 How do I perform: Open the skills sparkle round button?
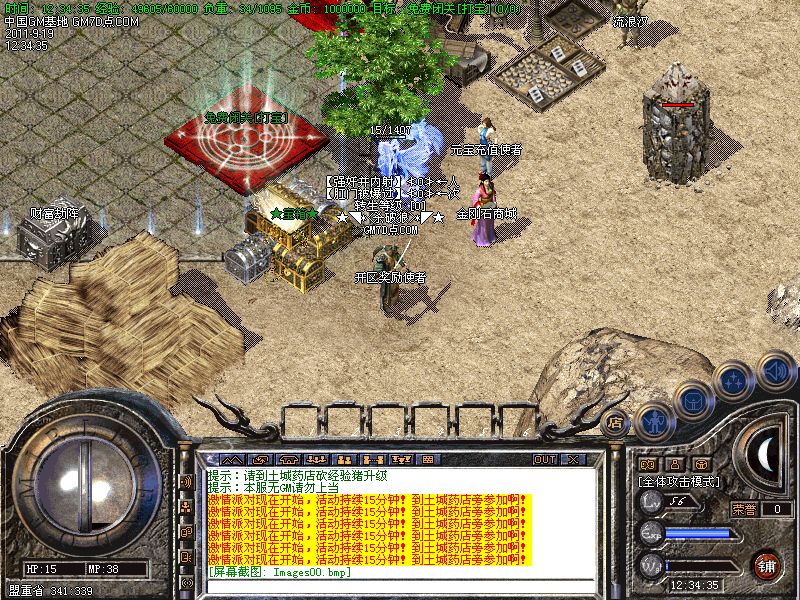click(x=735, y=381)
